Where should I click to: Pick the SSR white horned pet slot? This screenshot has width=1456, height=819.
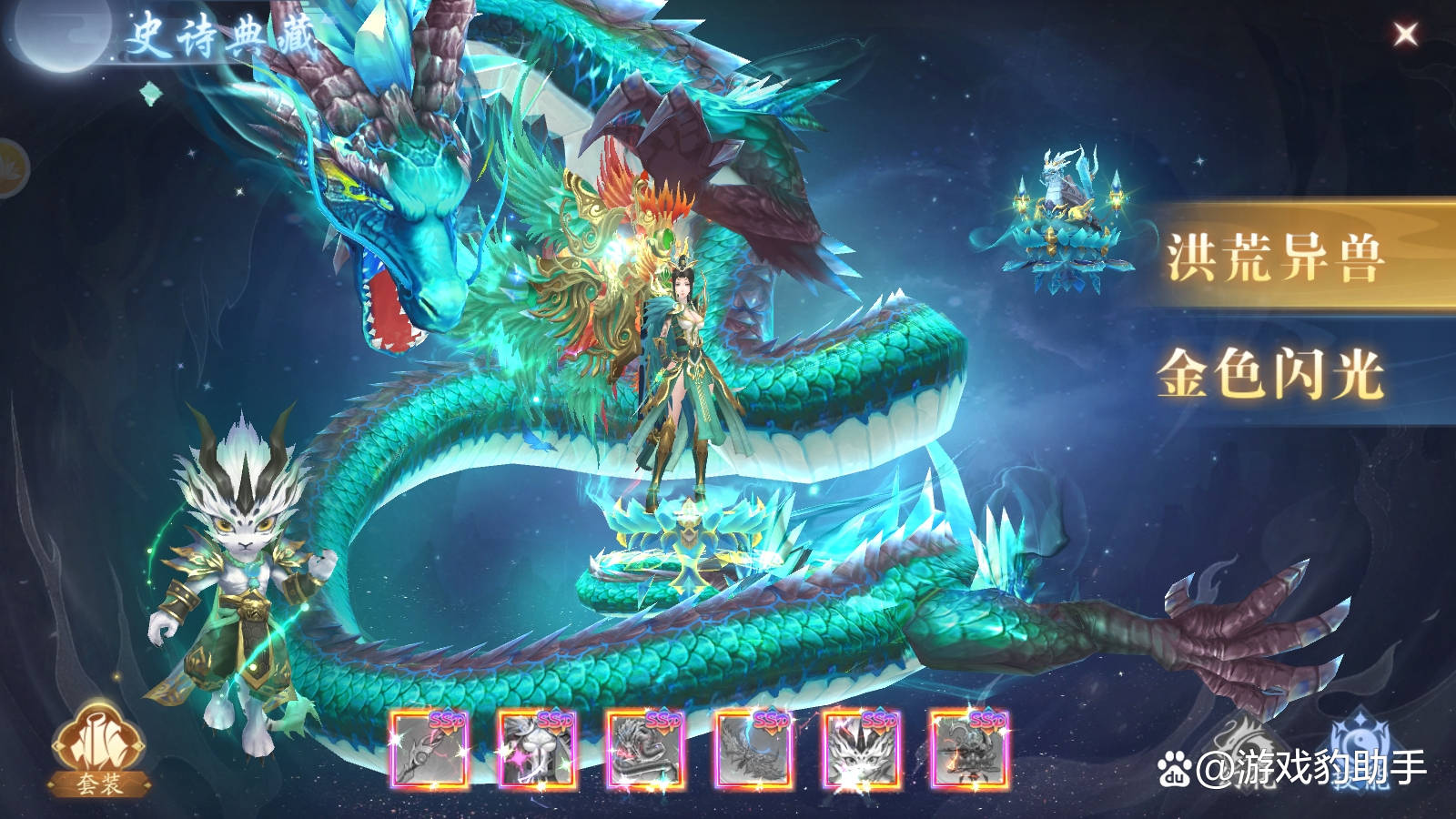861,750
